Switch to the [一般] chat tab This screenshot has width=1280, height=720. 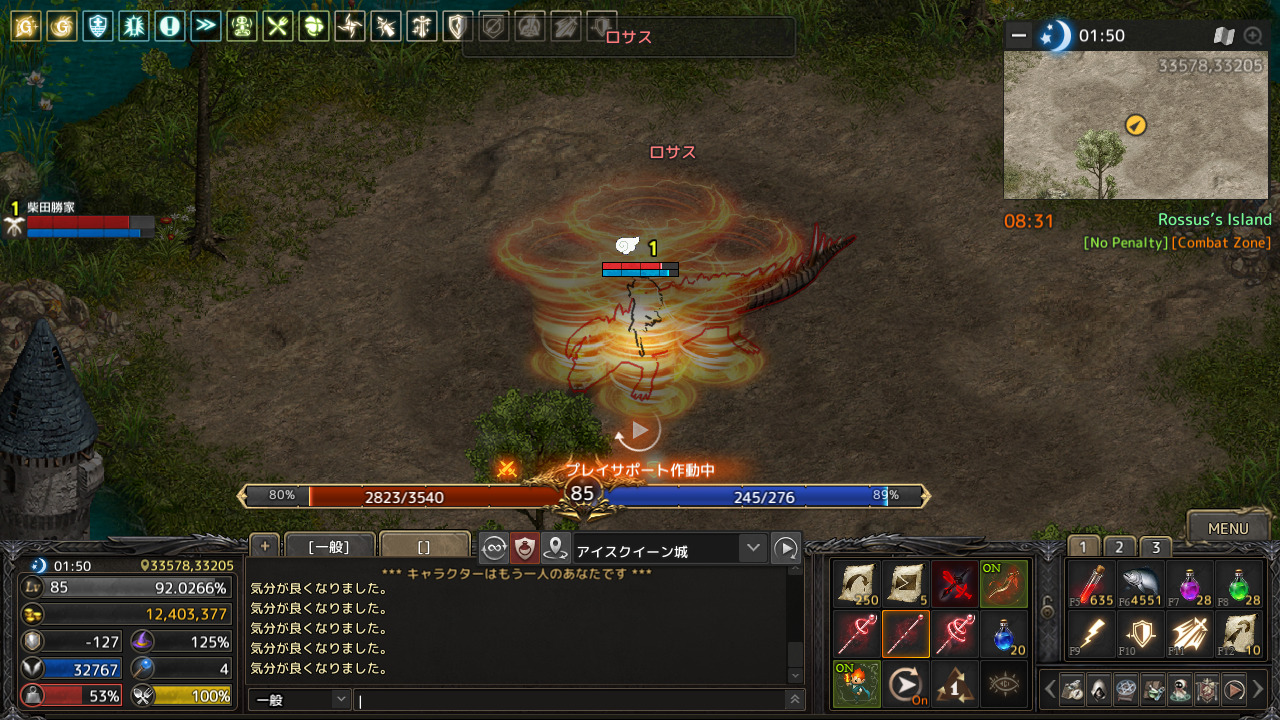(x=329, y=547)
